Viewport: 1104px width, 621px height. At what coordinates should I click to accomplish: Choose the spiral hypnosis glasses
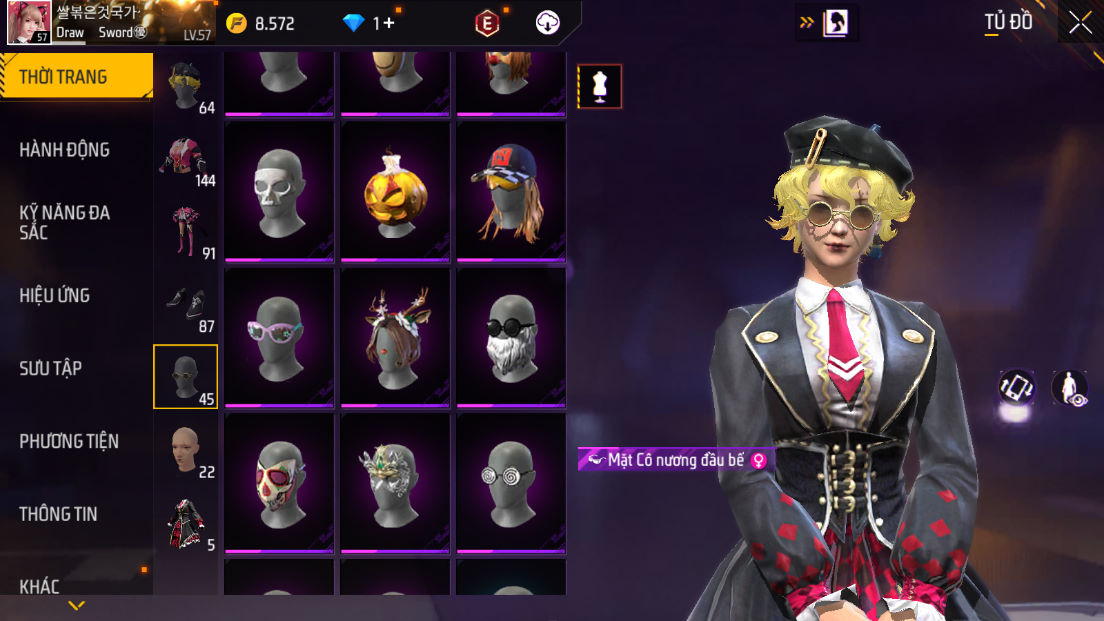tap(511, 483)
